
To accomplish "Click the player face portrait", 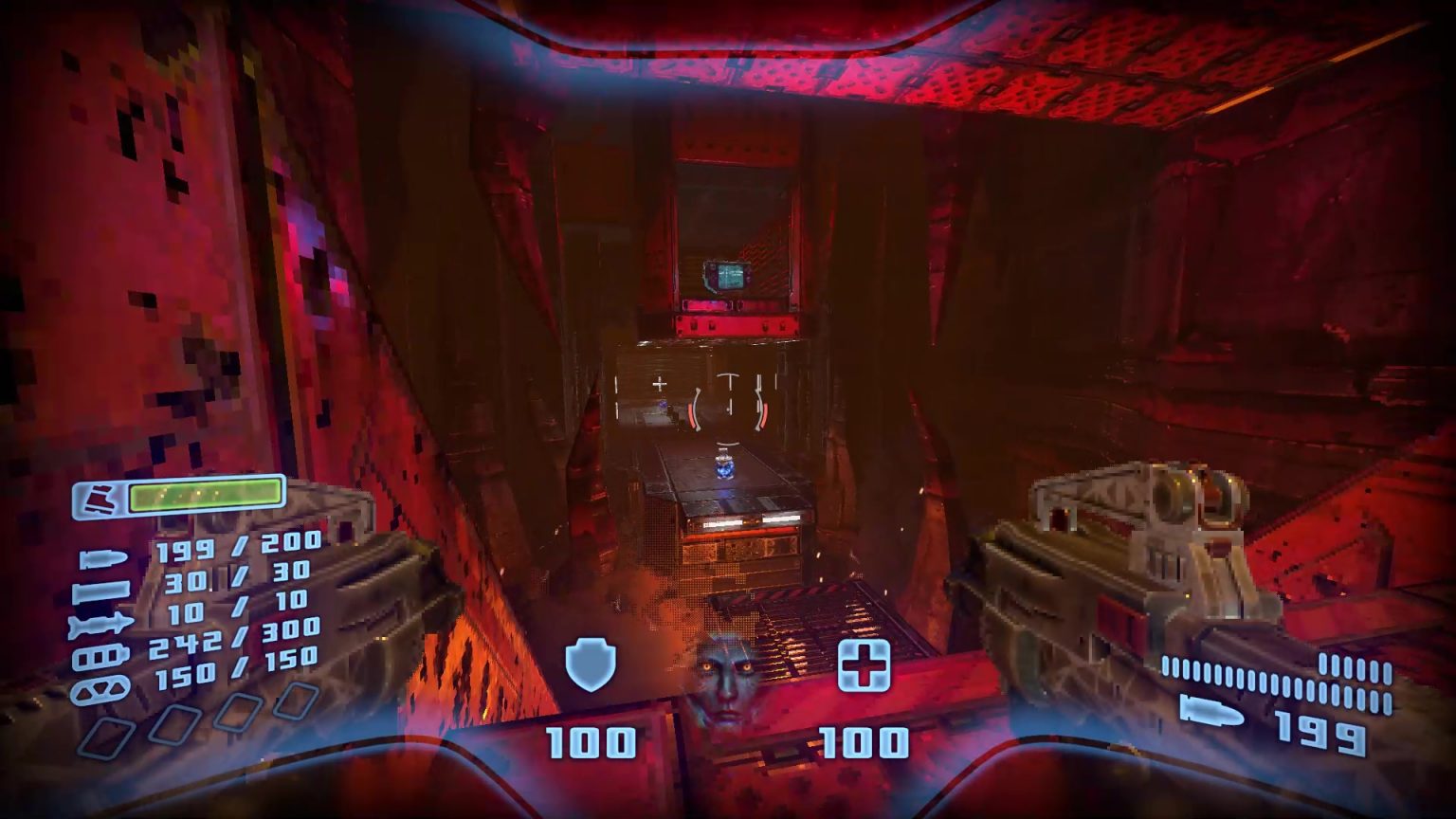I will click(x=728, y=675).
